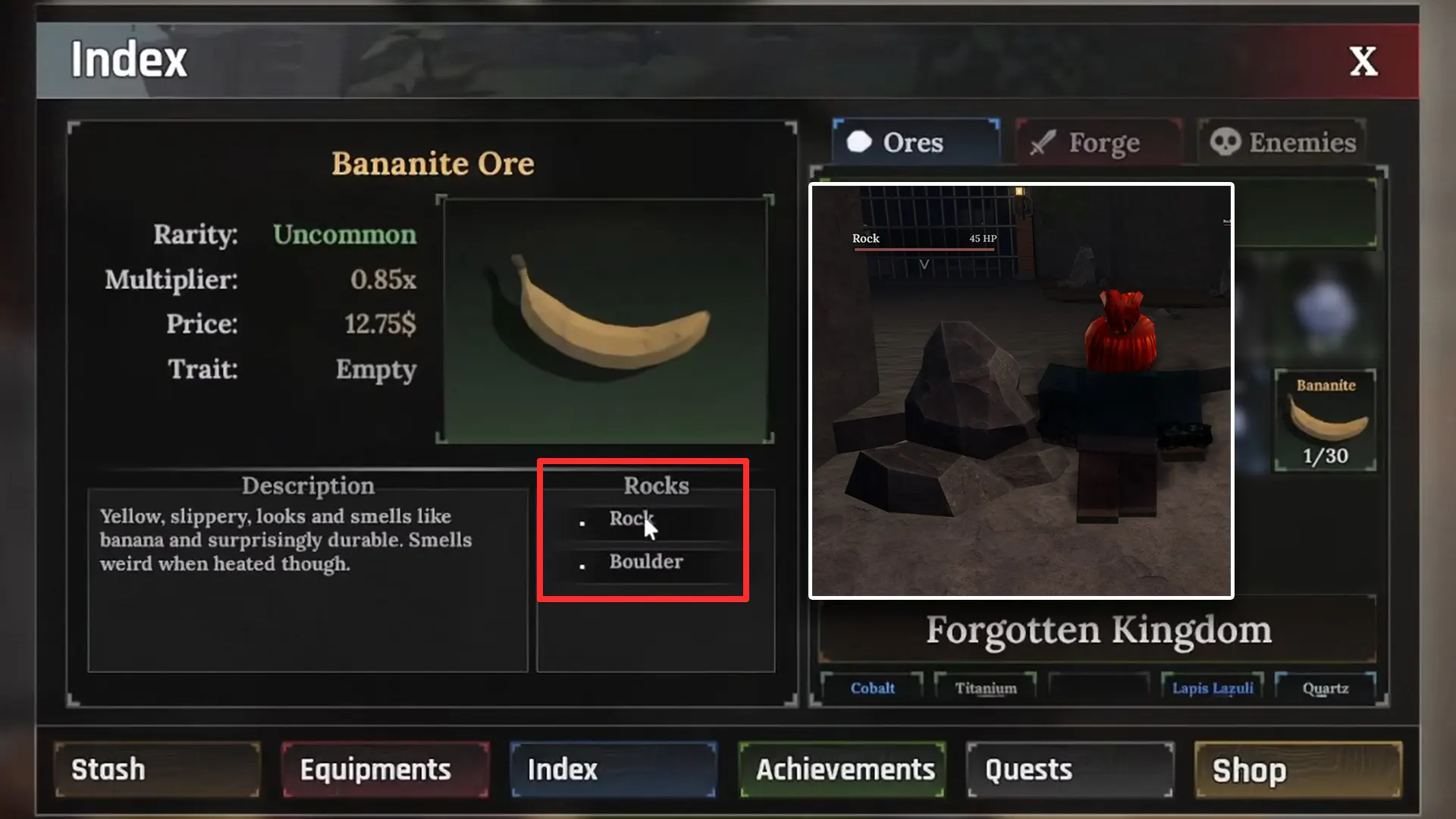Switch to the Forge tab
This screenshot has width=1456, height=819.
click(x=1100, y=143)
